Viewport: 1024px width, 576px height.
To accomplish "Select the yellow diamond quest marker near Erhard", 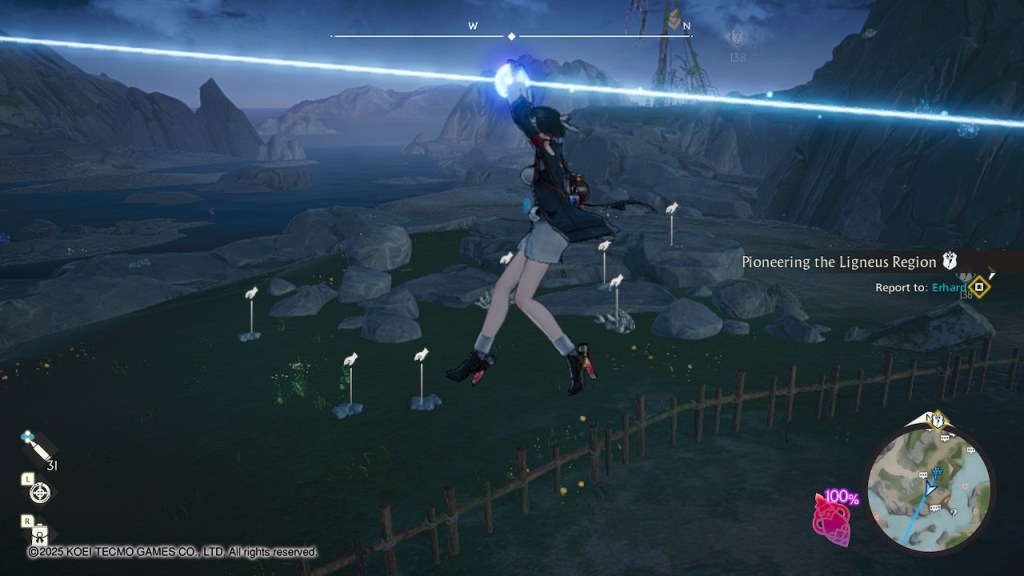I will click(x=980, y=287).
